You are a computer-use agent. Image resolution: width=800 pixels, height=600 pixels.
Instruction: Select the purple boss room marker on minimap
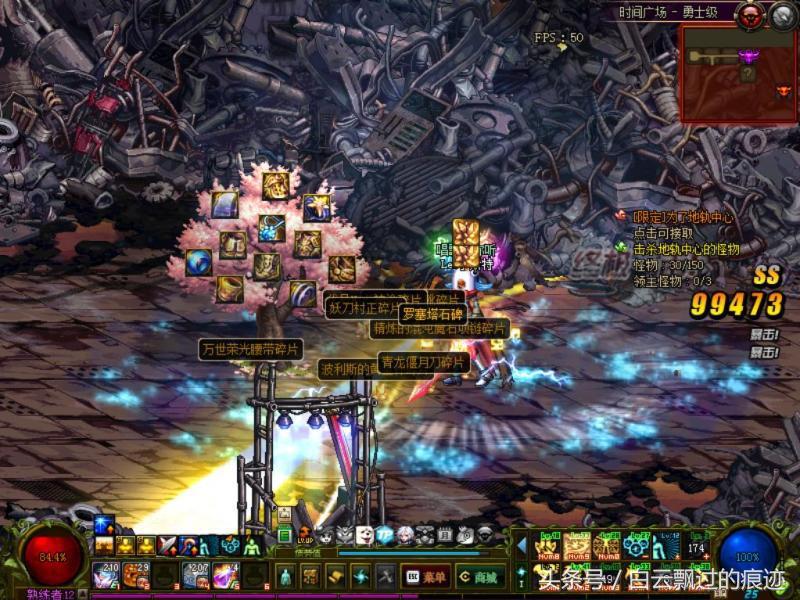[x=747, y=56]
